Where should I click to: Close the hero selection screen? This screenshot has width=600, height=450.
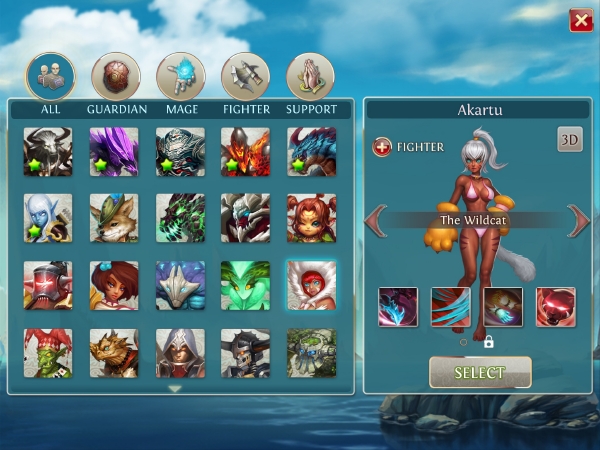pyautogui.click(x=580, y=21)
